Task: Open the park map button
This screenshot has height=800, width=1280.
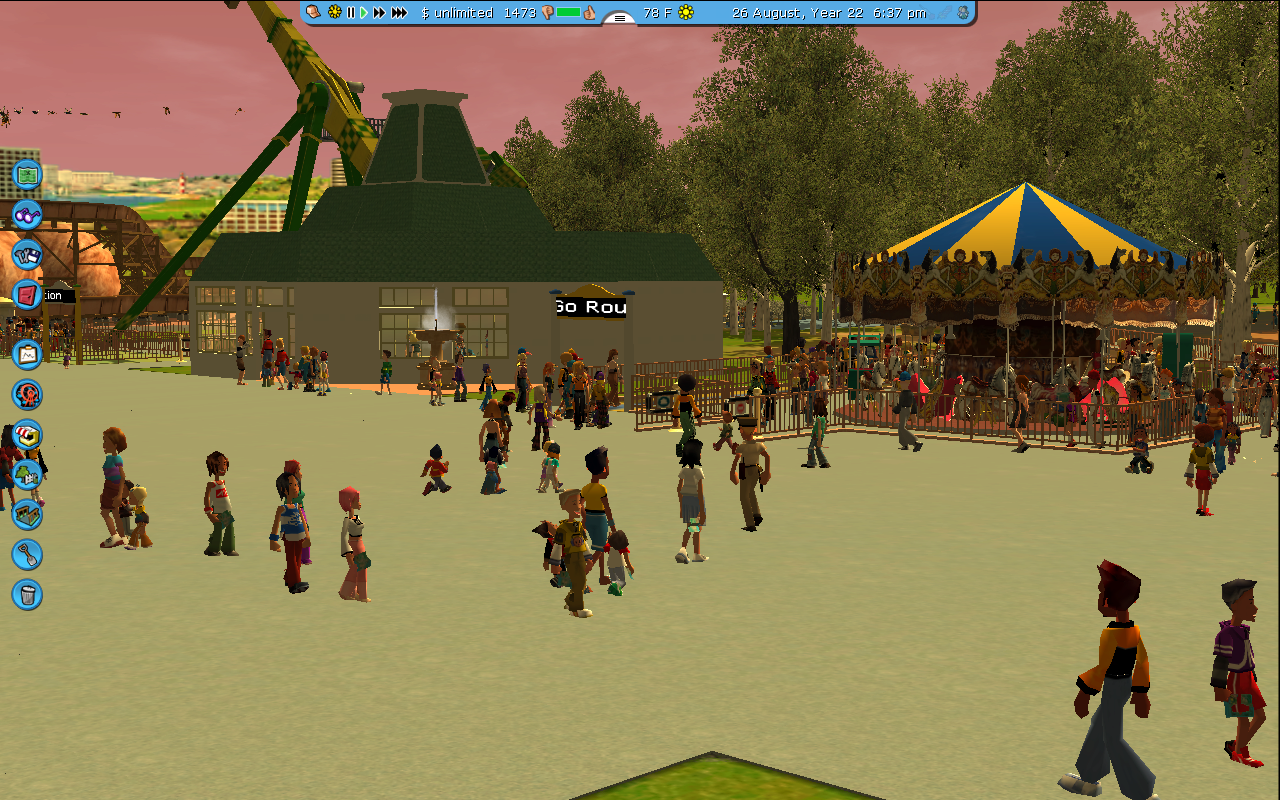Action: click(27, 175)
